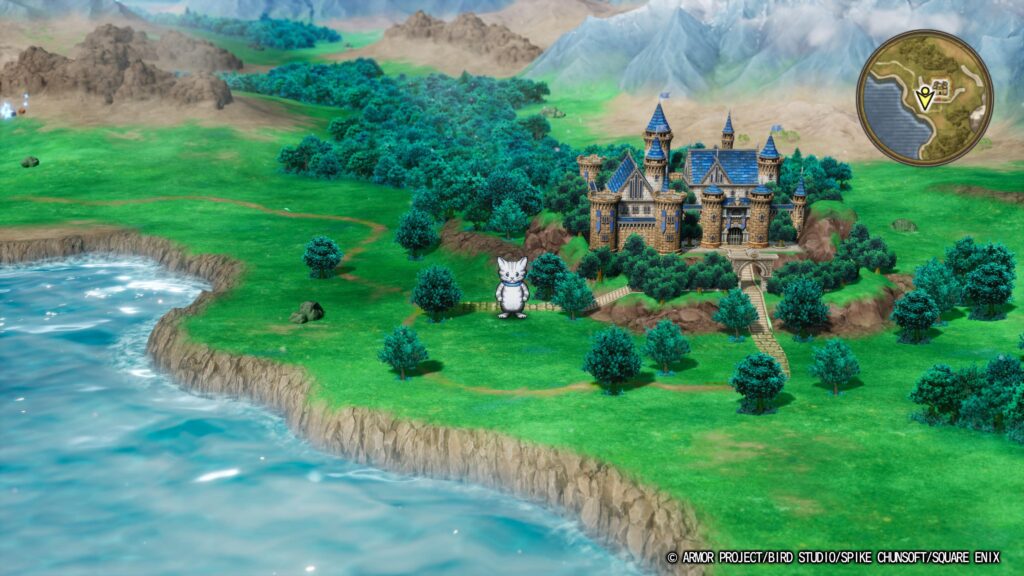The image size is (1024, 576).
Task: Open the circular minimap
Action: tap(924, 98)
